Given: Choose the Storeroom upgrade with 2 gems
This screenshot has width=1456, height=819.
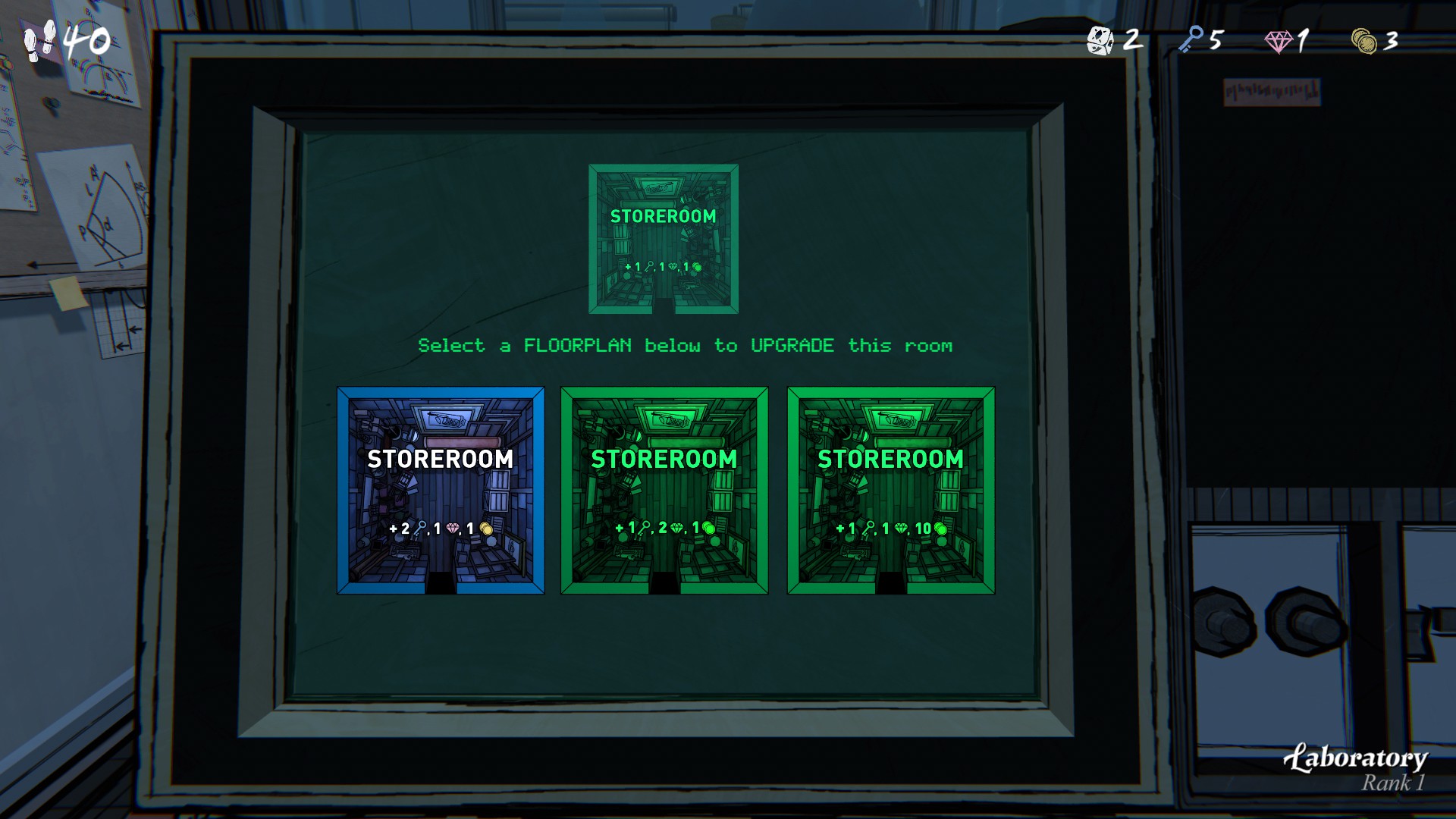Looking at the screenshot, I should click(664, 490).
